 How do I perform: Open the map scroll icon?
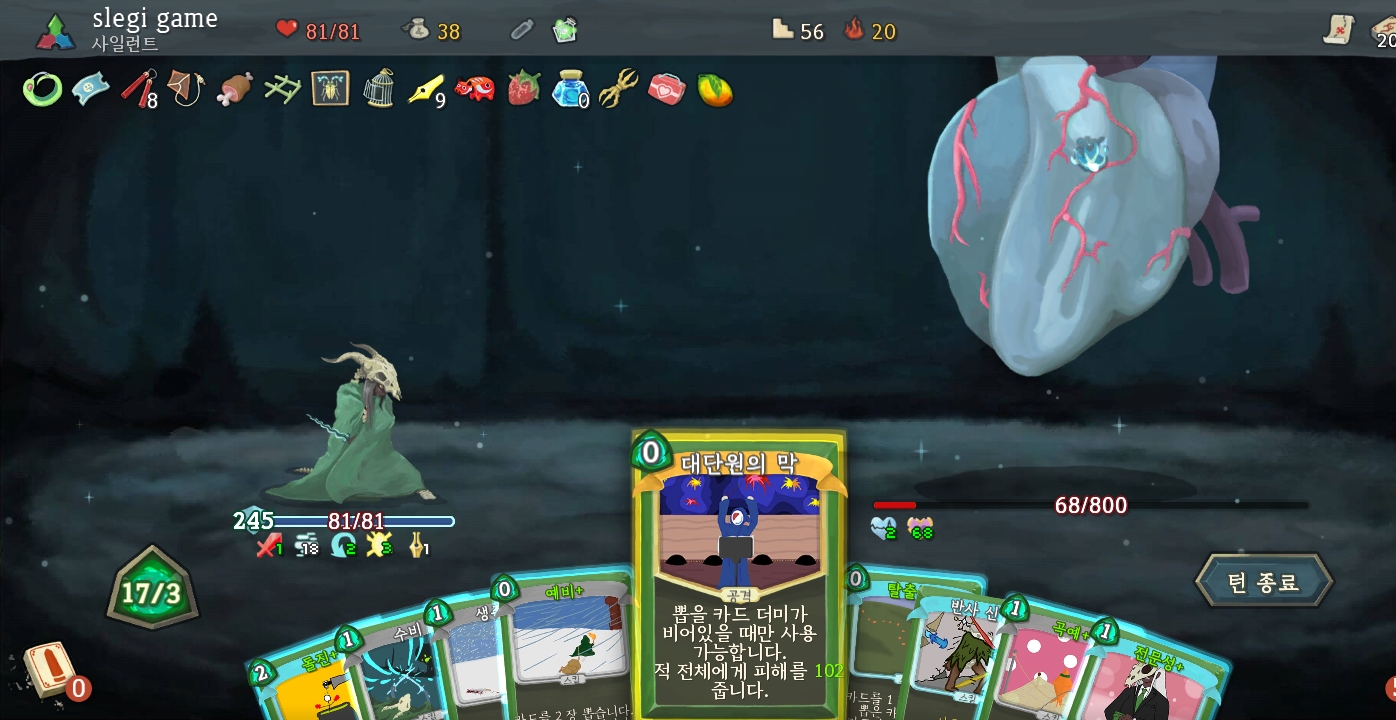(1338, 31)
